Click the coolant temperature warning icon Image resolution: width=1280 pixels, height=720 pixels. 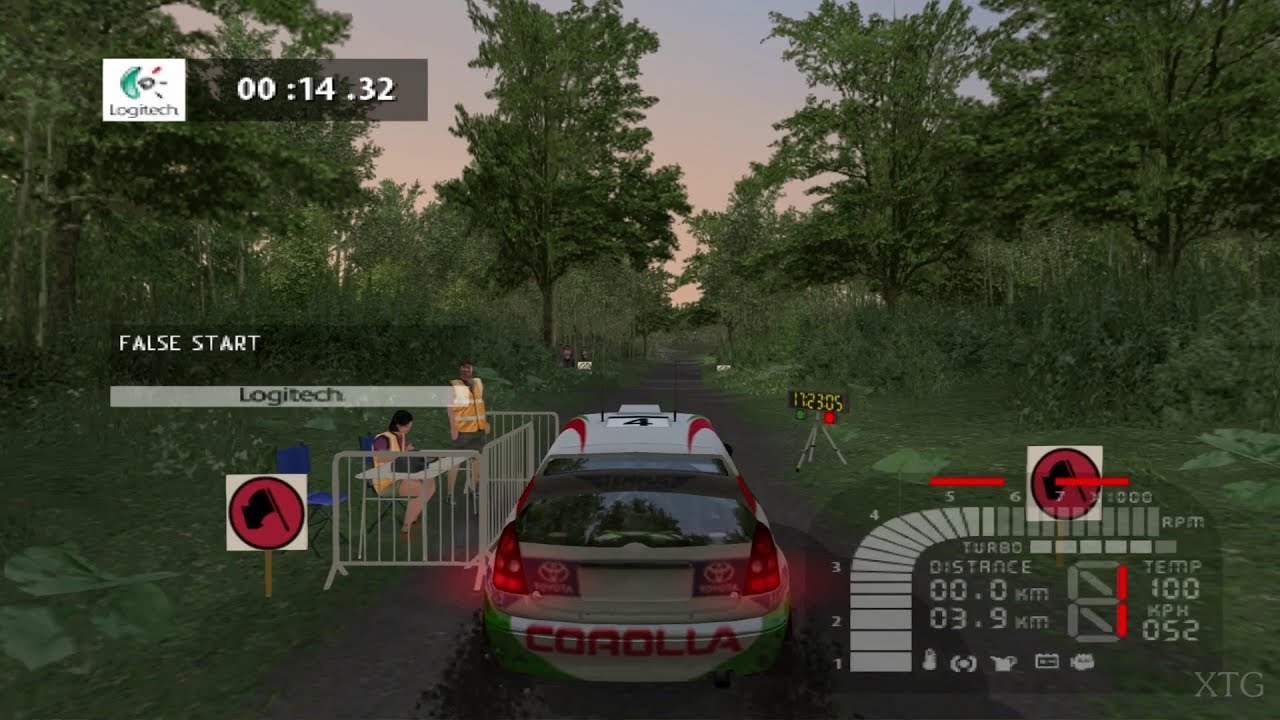[x=929, y=662]
